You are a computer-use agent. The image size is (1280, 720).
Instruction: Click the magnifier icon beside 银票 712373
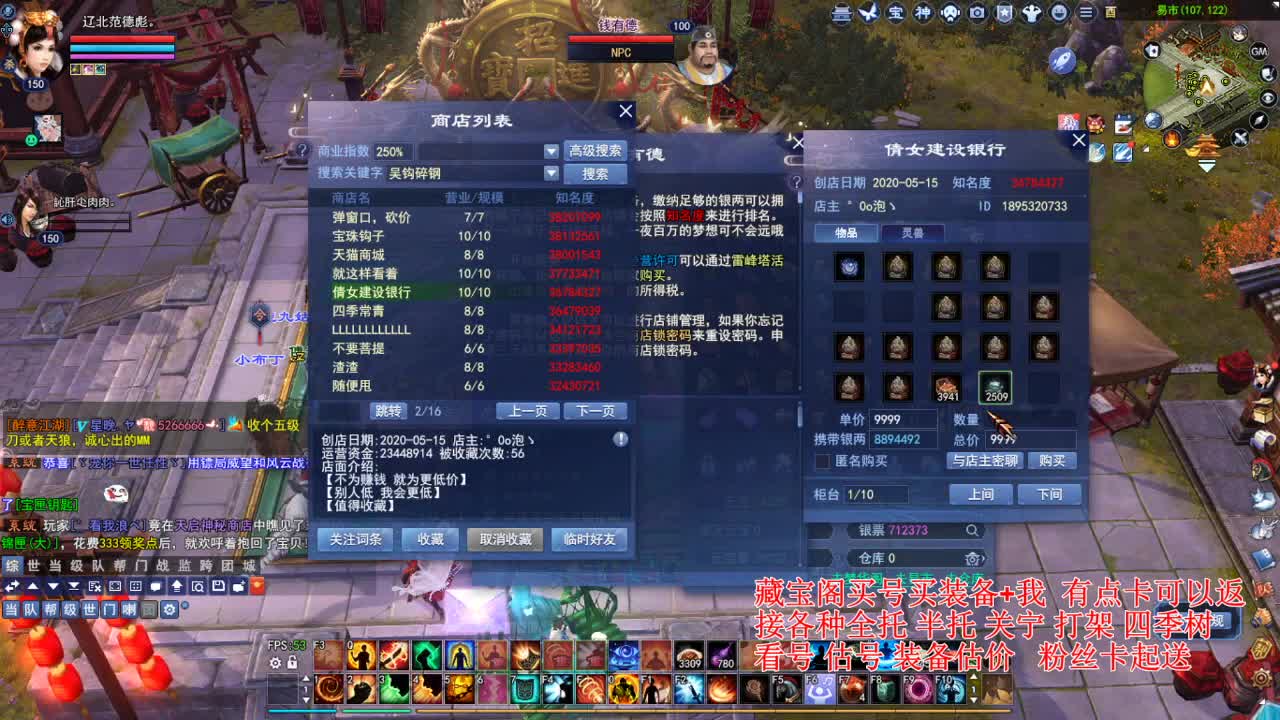(972, 530)
